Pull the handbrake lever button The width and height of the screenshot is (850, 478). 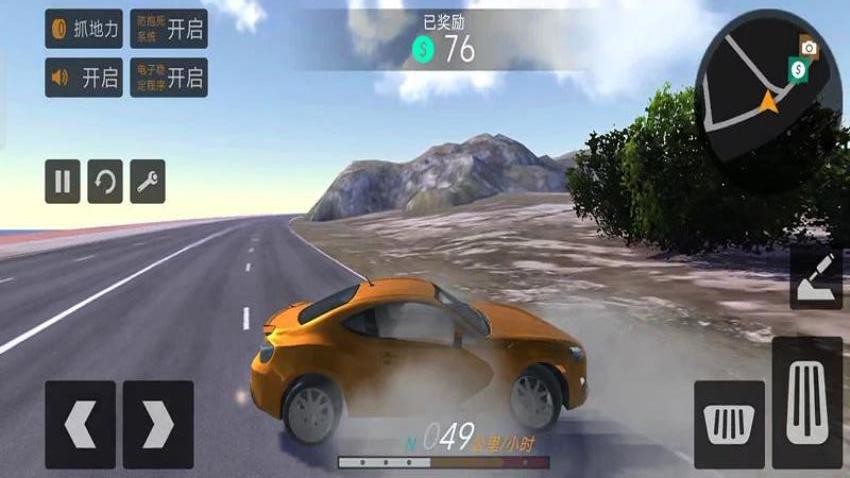coord(815,277)
